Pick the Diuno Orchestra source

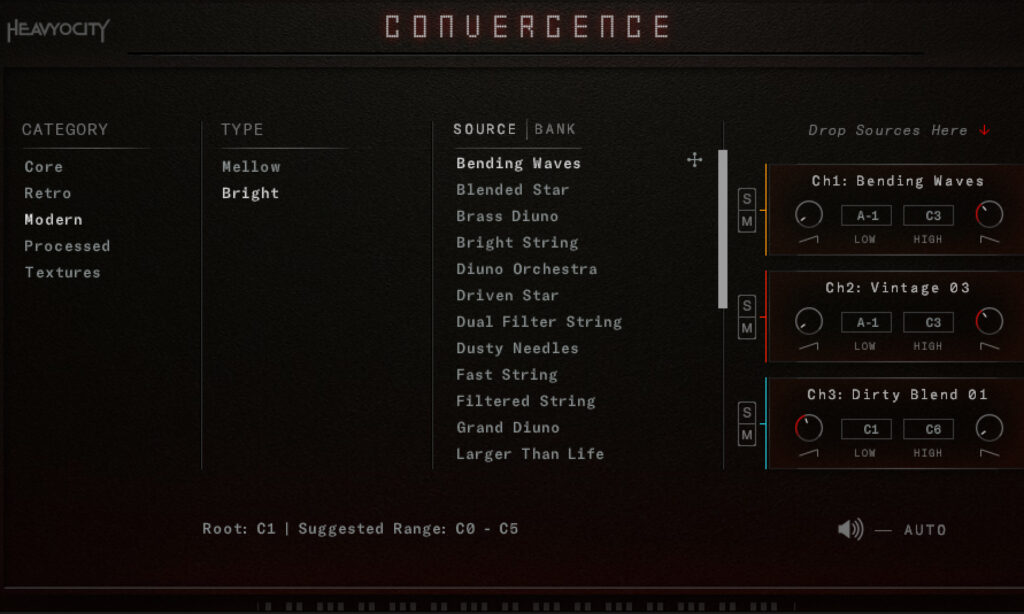coord(526,269)
